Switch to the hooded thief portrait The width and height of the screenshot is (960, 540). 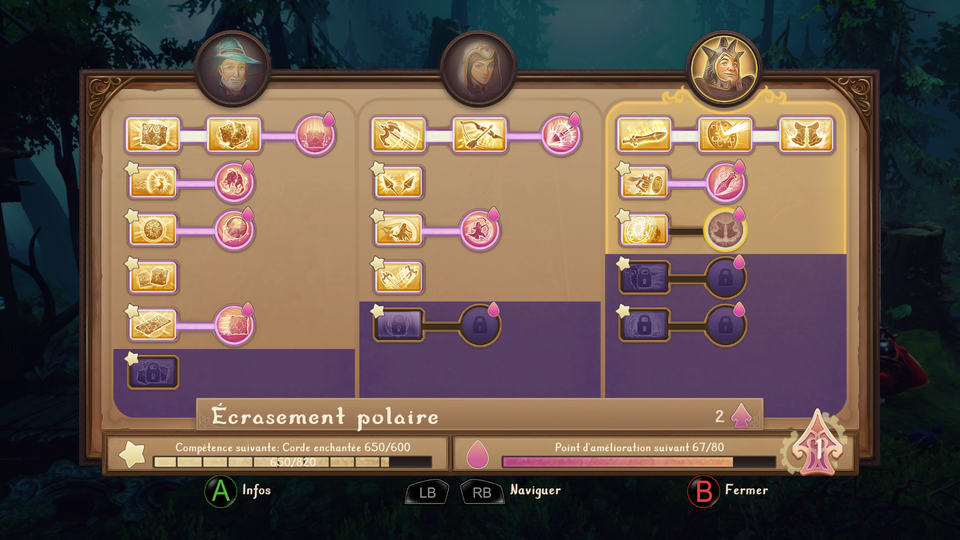478,68
